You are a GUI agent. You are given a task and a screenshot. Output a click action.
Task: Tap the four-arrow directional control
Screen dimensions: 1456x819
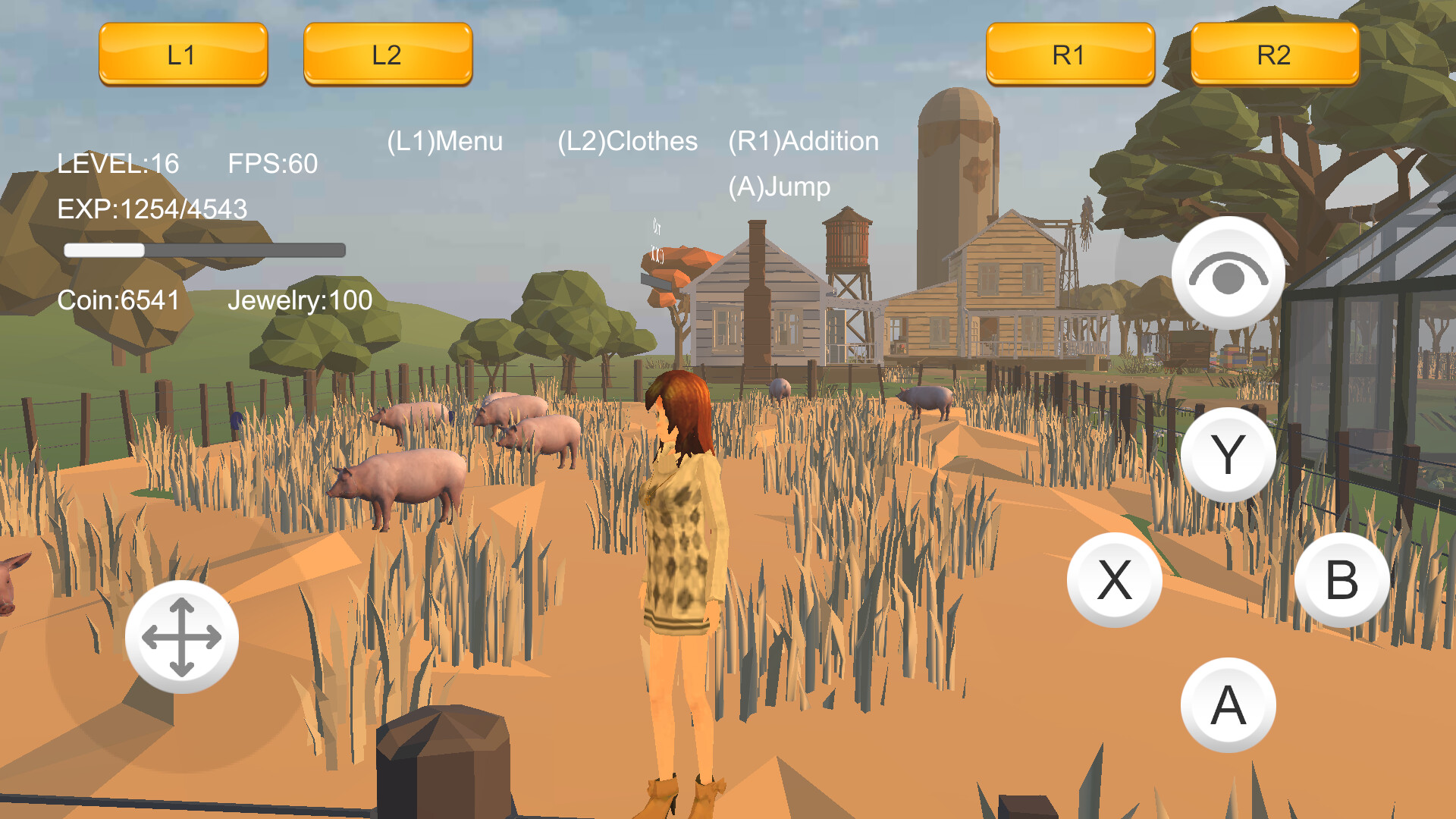[x=182, y=639]
